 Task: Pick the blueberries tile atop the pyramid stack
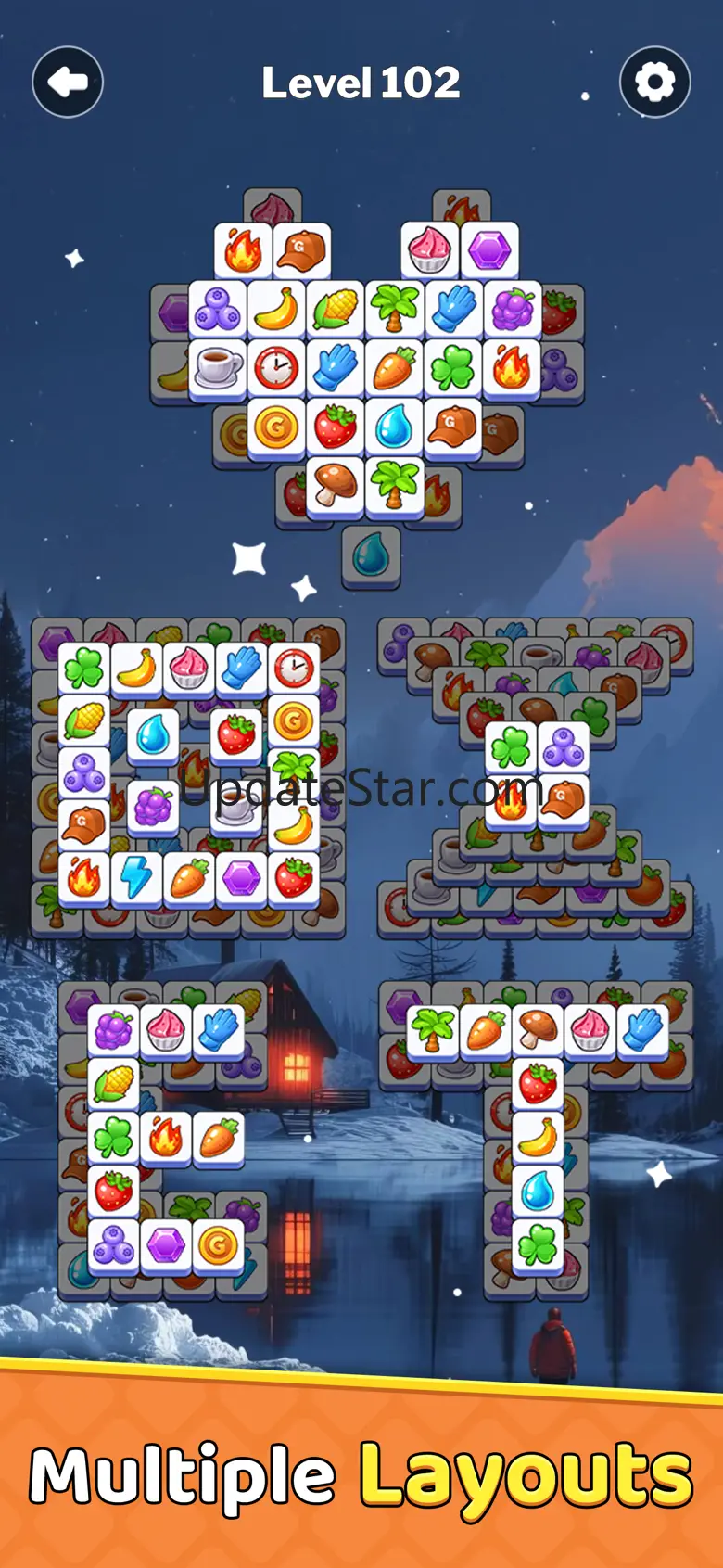pyautogui.click(x=562, y=747)
